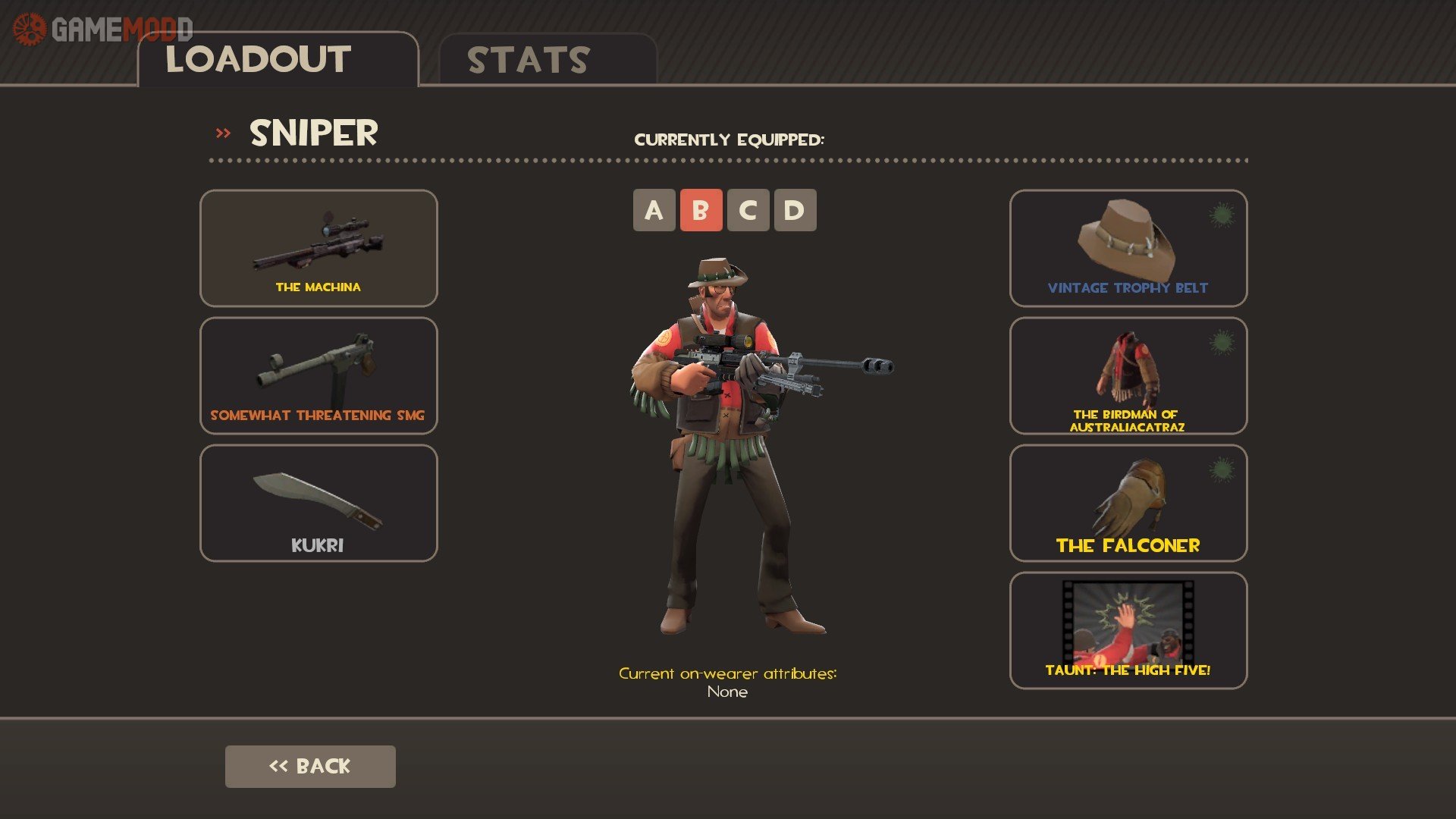The width and height of the screenshot is (1456, 819).
Task: Choose the Somewhat Threatening SMG slot
Action: 318,375
